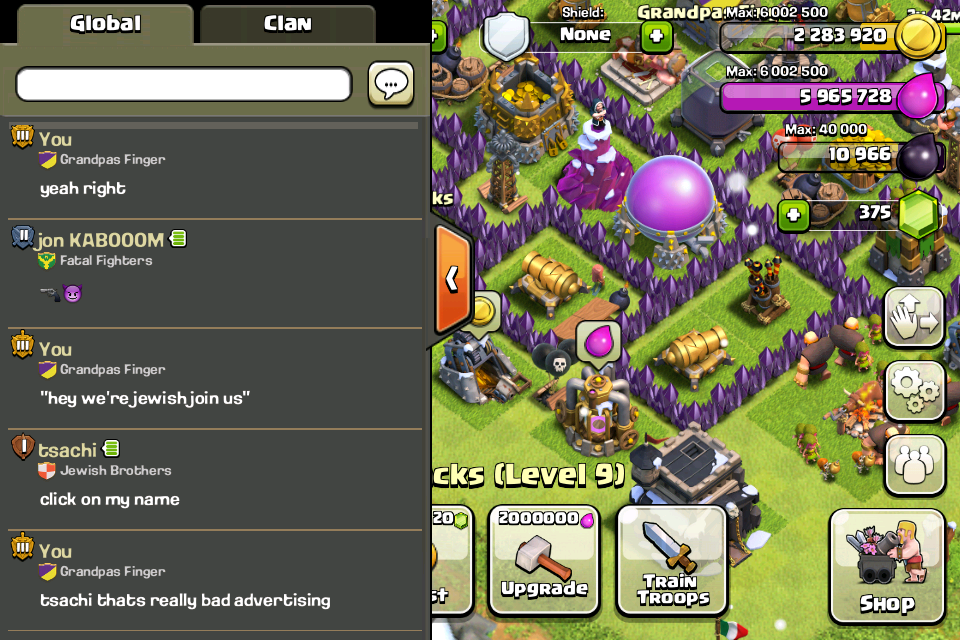Screen dimensions: 960x640
Task: Open jon KABOOOM's player entry
Action: (x=100, y=240)
